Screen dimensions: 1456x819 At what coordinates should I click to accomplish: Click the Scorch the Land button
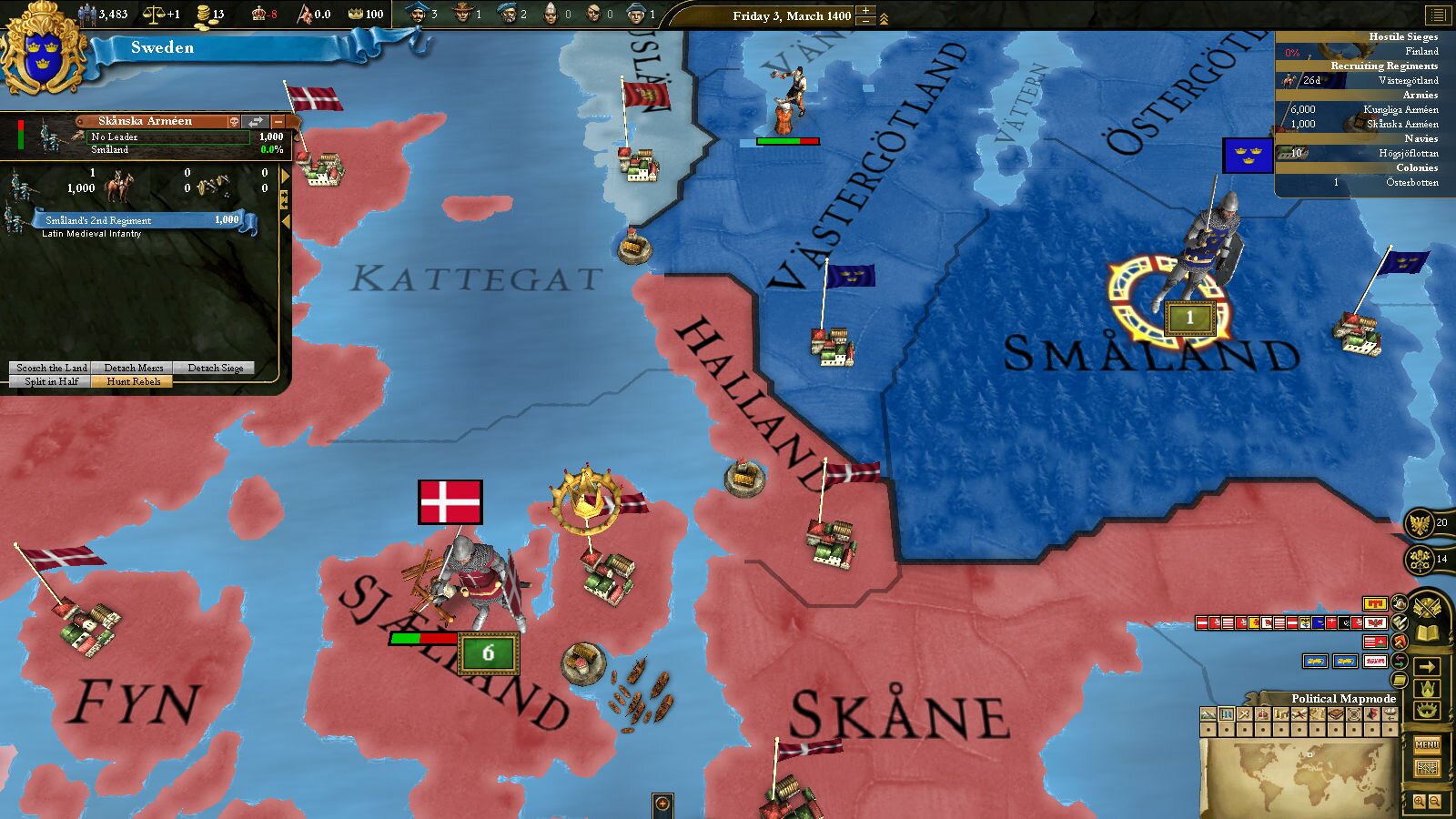click(x=52, y=368)
